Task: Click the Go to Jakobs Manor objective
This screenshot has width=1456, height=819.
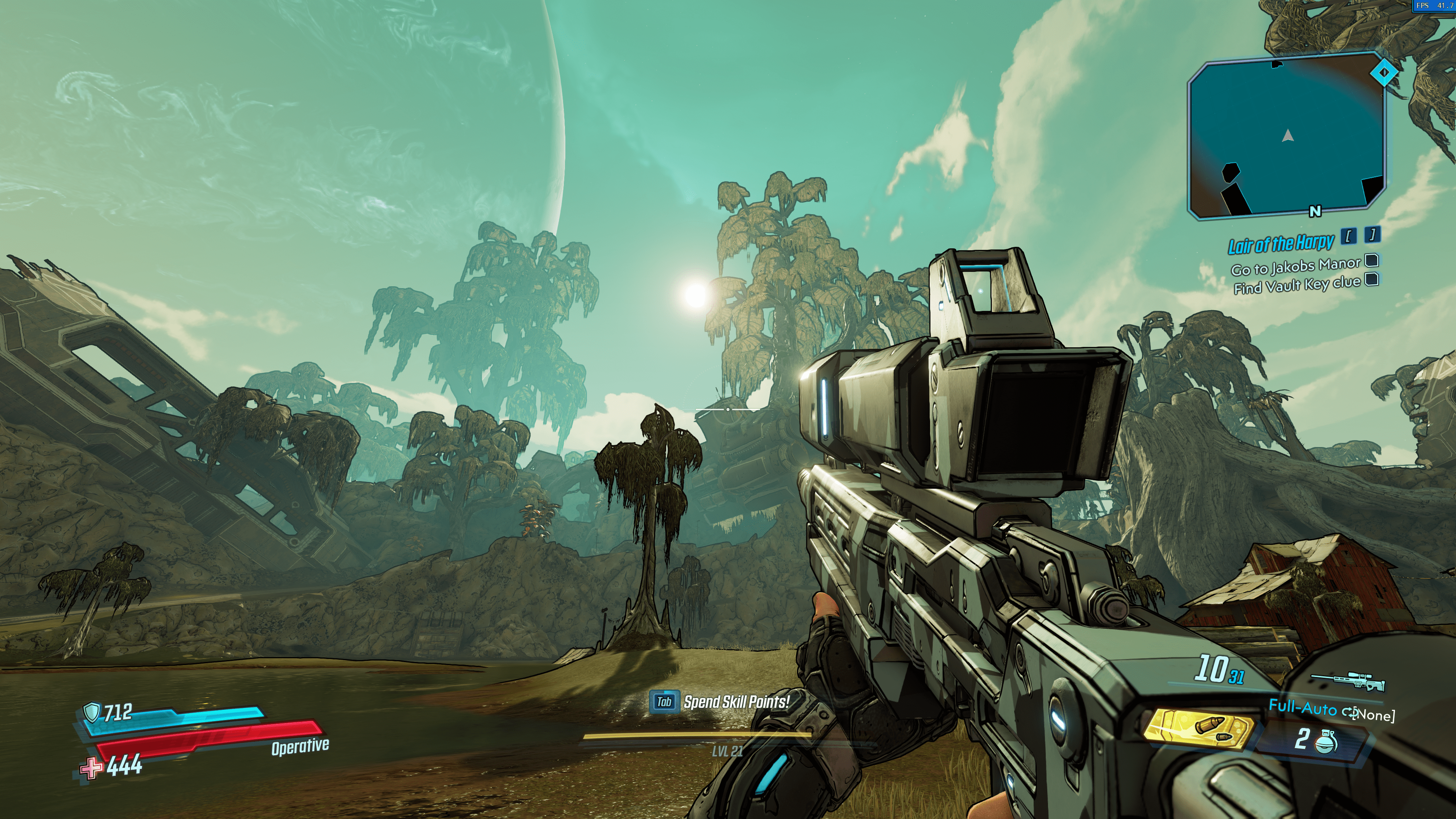Action: click(1296, 266)
